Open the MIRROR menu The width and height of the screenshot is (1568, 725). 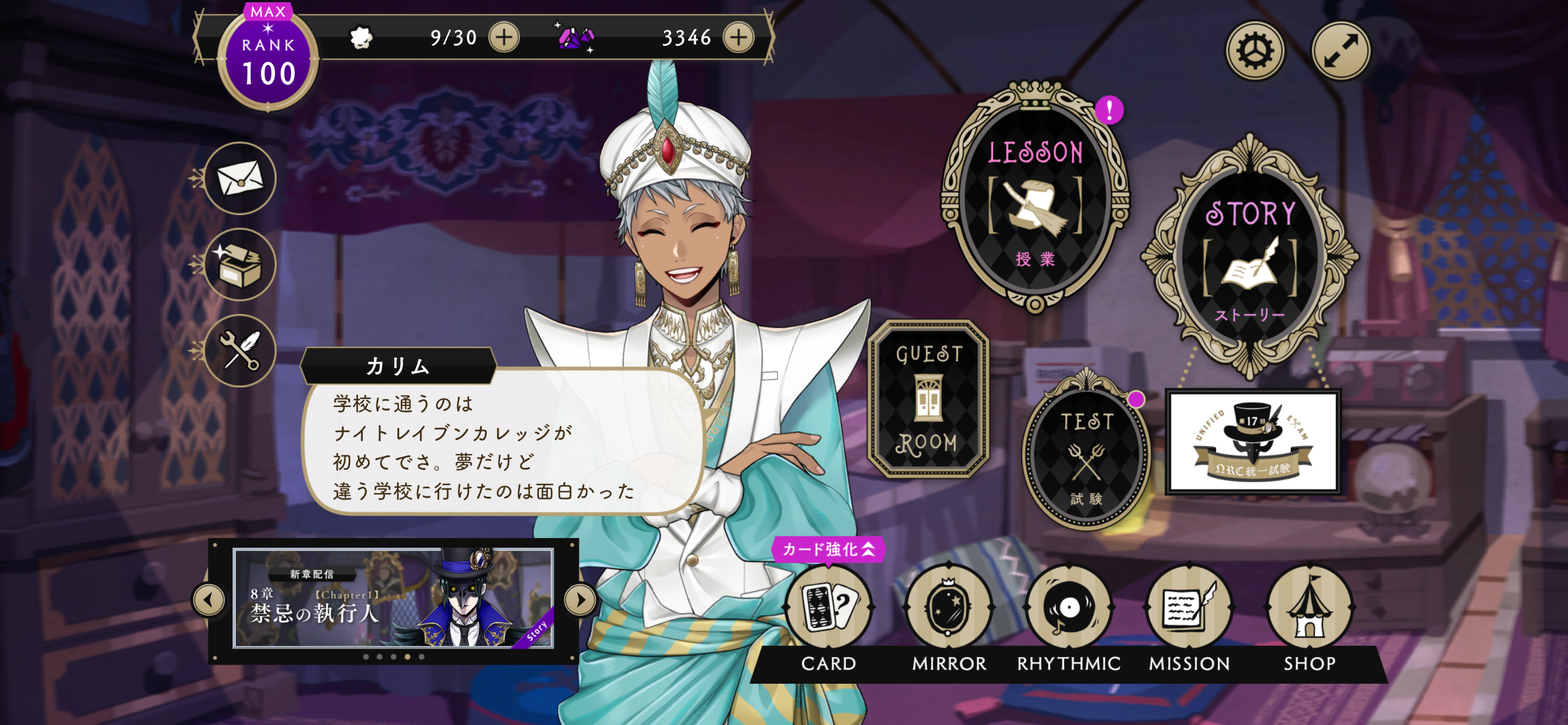948,609
